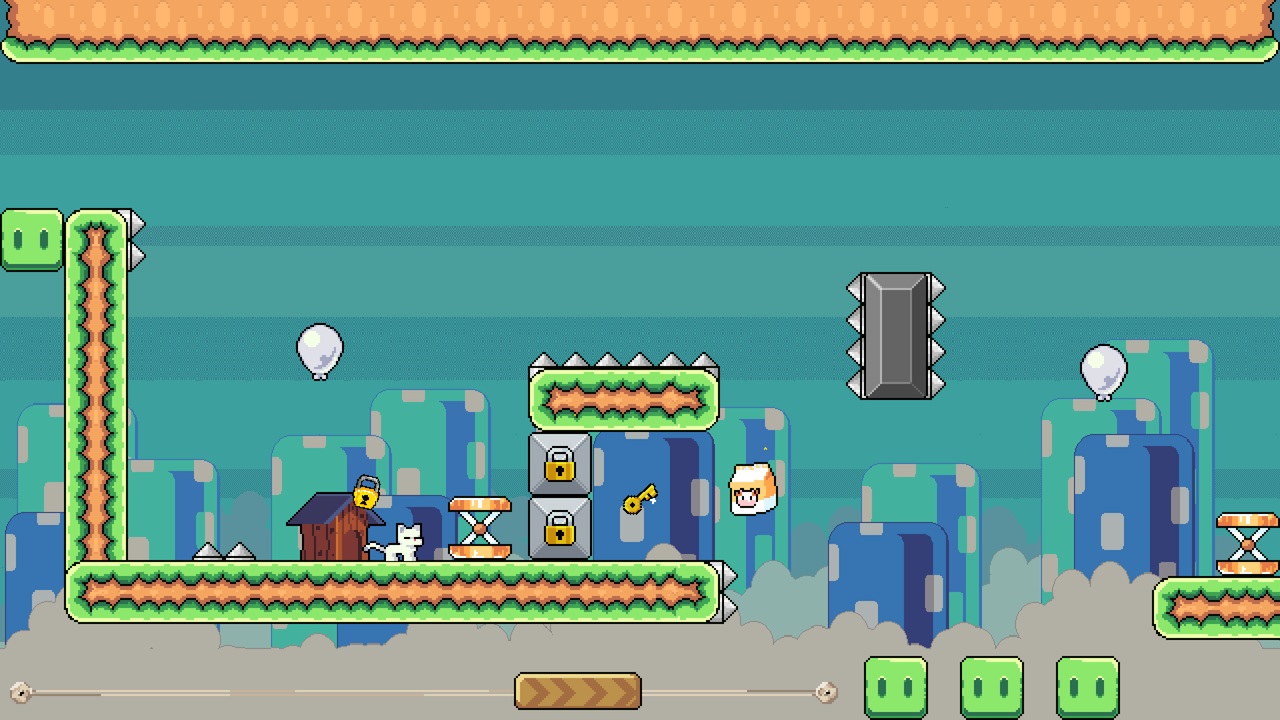This screenshot has width=1280, height=720.
Task: Click the balloon floating on the right side
Action: [1103, 369]
